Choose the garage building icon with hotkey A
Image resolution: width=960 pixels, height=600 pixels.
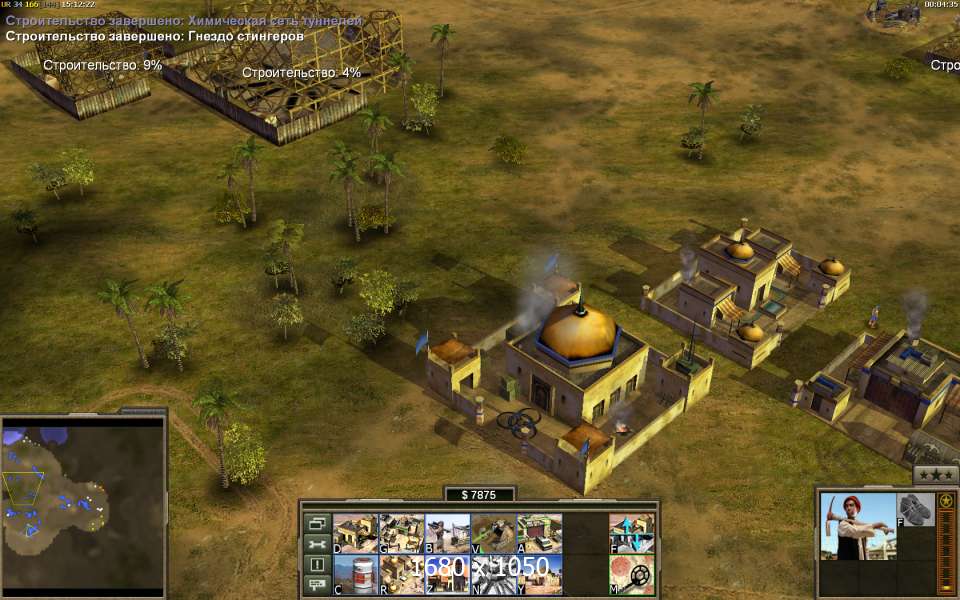pyautogui.click(x=540, y=534)
